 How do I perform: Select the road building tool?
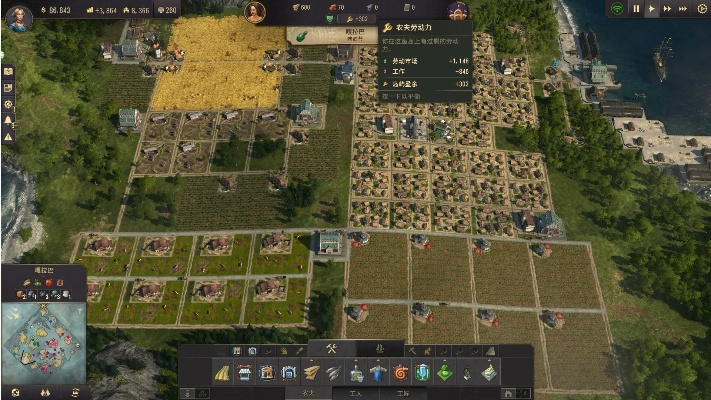point(221,372)
